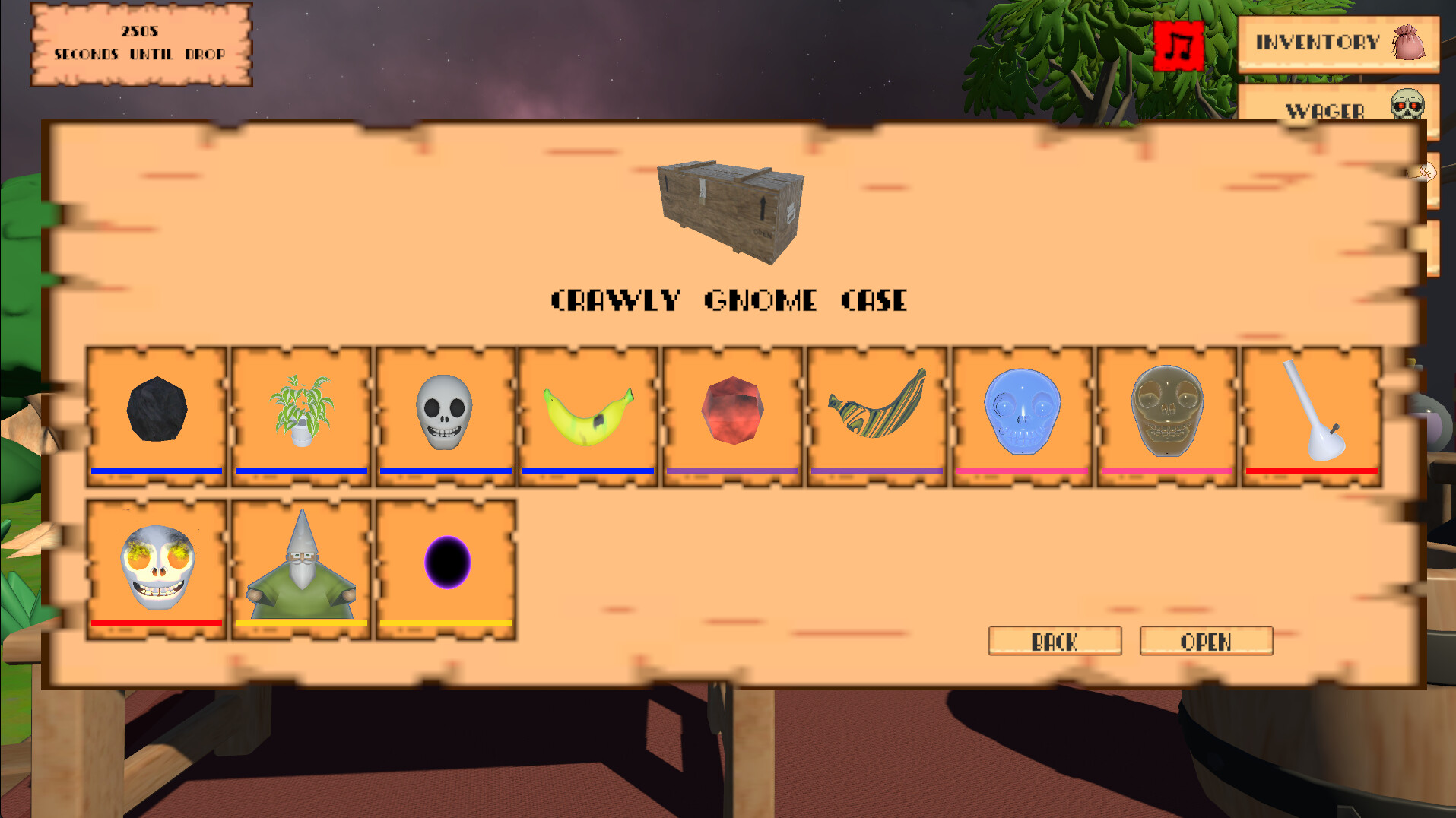Viewport: 1456px width, 818px height.
Task: Select the striped camo banana item
Action: [x=876, y=414]
